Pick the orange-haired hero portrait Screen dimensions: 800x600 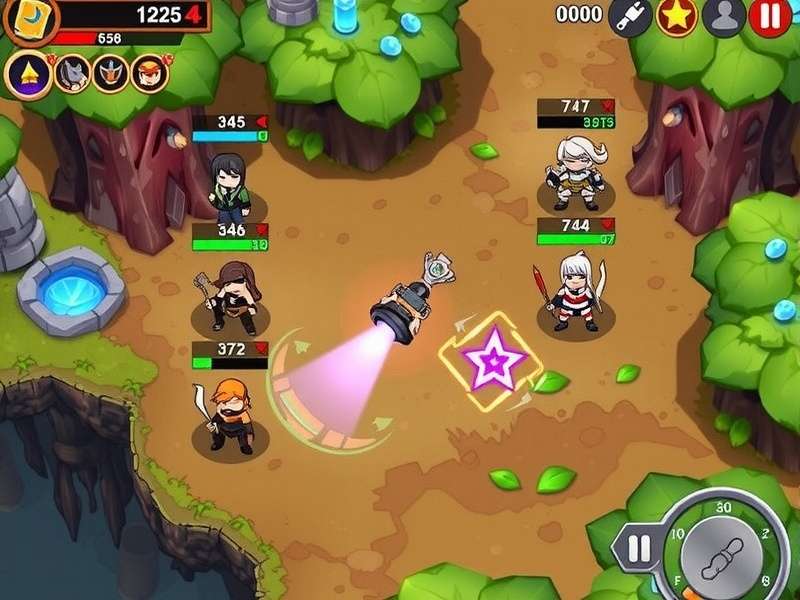pyautogui.click(x=150, y=72)
